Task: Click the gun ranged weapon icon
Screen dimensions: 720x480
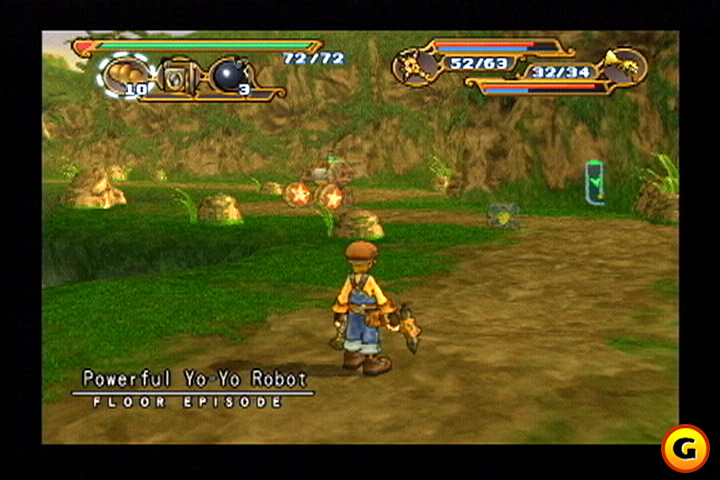Action: [x=625, y=66]
